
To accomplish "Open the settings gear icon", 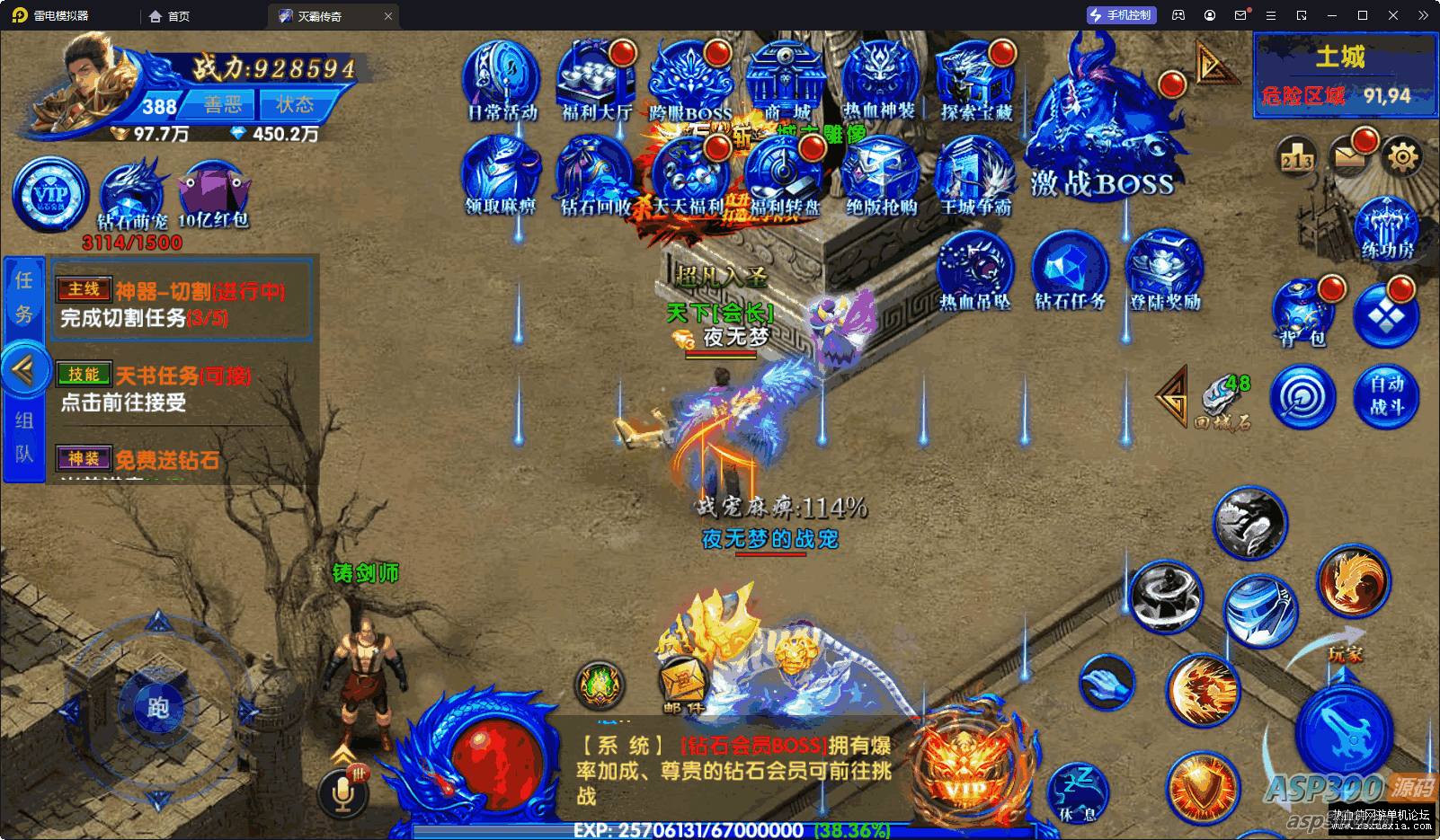I will pos(1402,158).
